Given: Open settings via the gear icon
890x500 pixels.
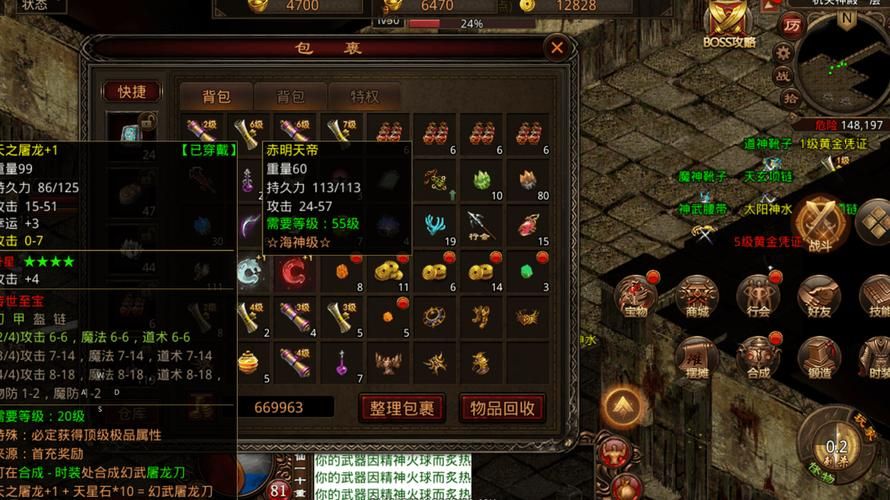Looking at the screenshot, I should [x=784, y=50].
